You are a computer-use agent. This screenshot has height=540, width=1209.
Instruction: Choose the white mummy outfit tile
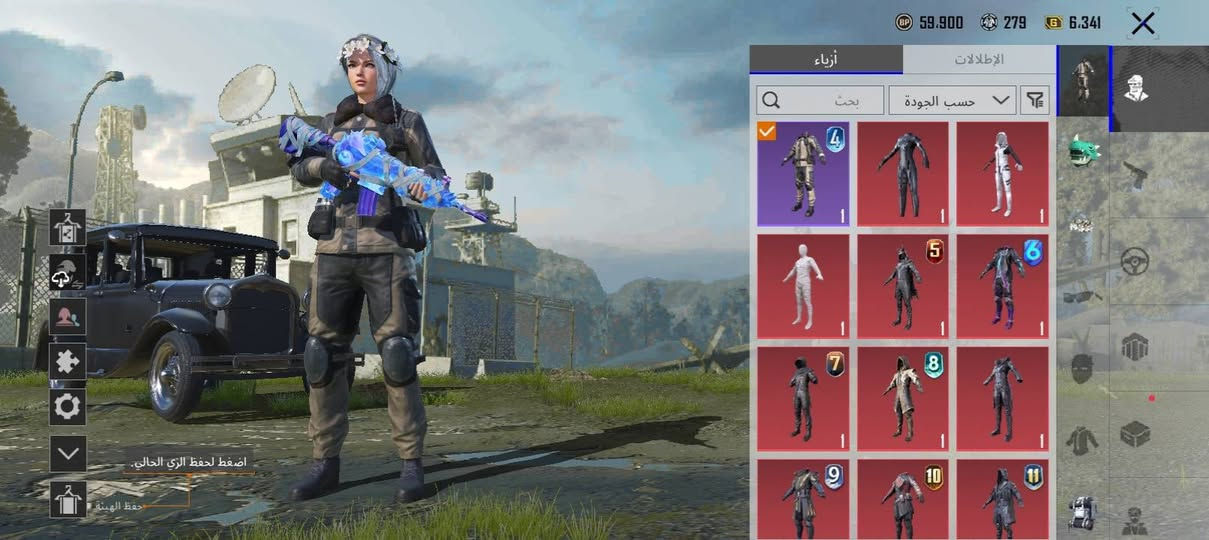point(803,286)
